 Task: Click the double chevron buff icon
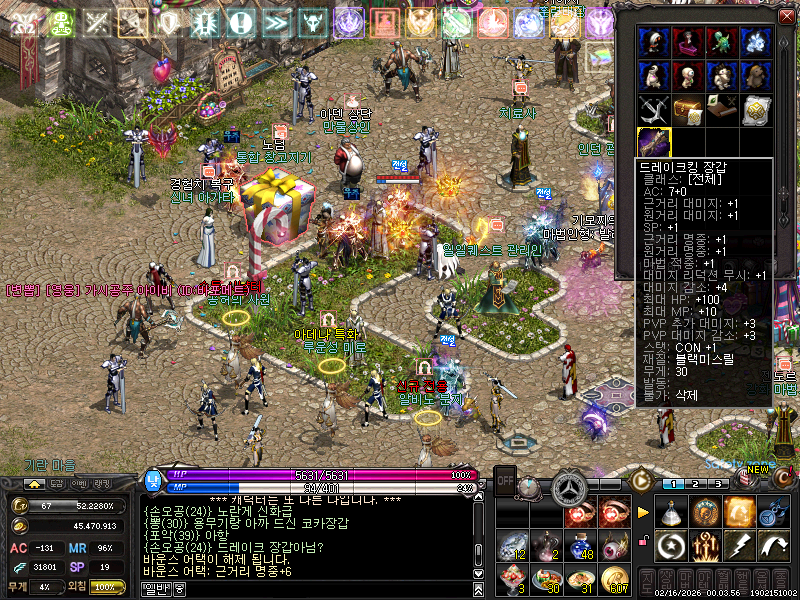coord(276,22)
